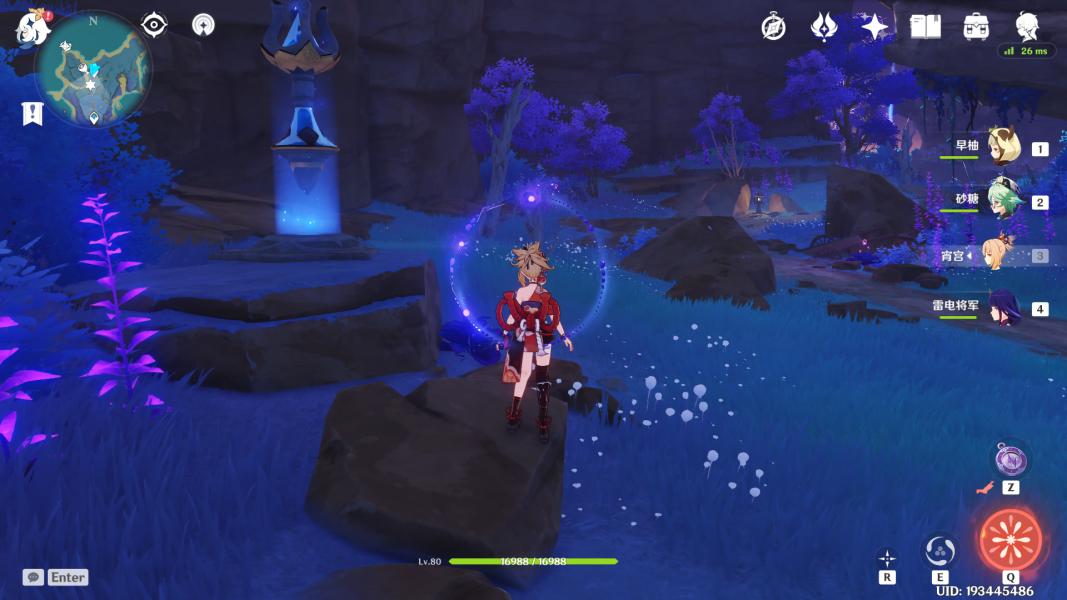Open the Paimon menu

32,27
